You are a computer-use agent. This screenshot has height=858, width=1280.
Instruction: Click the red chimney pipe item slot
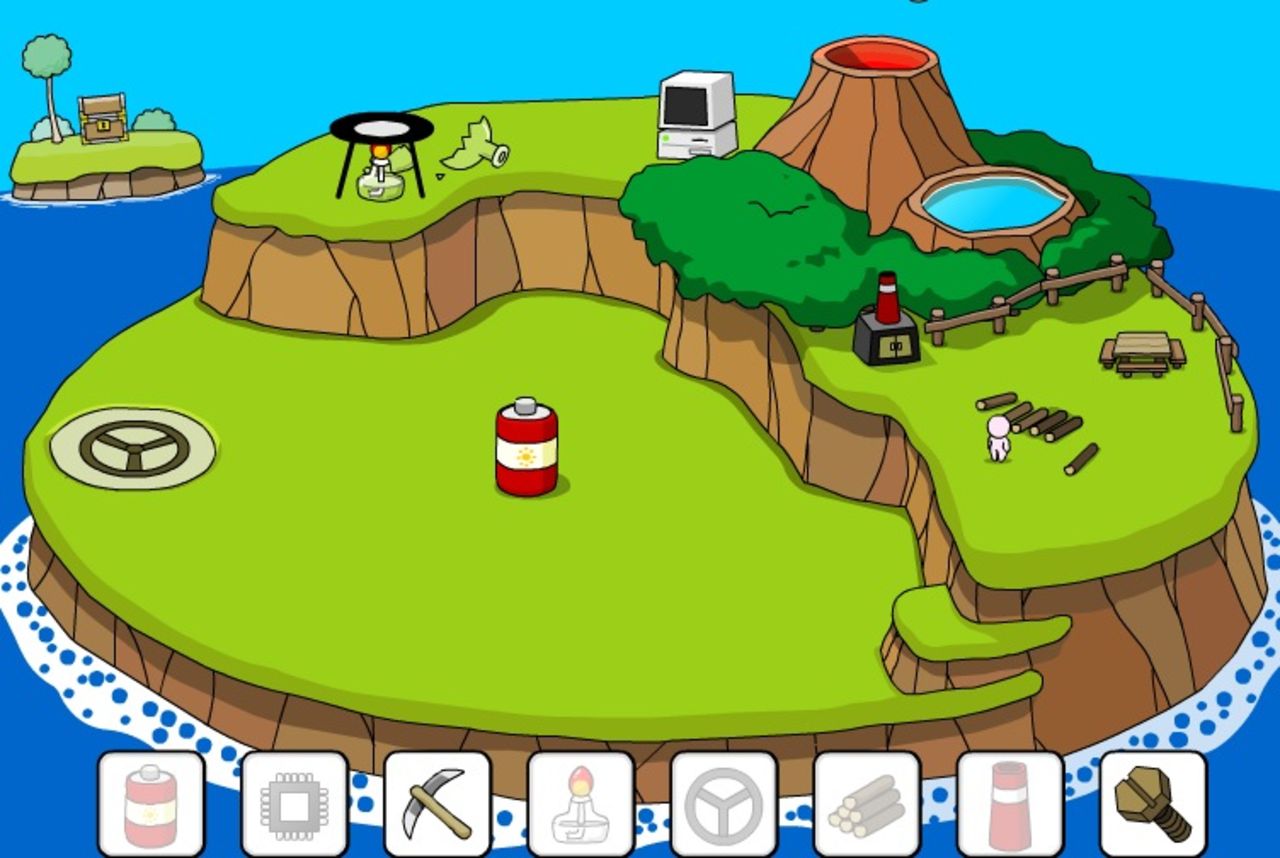tap(1010, 804)
